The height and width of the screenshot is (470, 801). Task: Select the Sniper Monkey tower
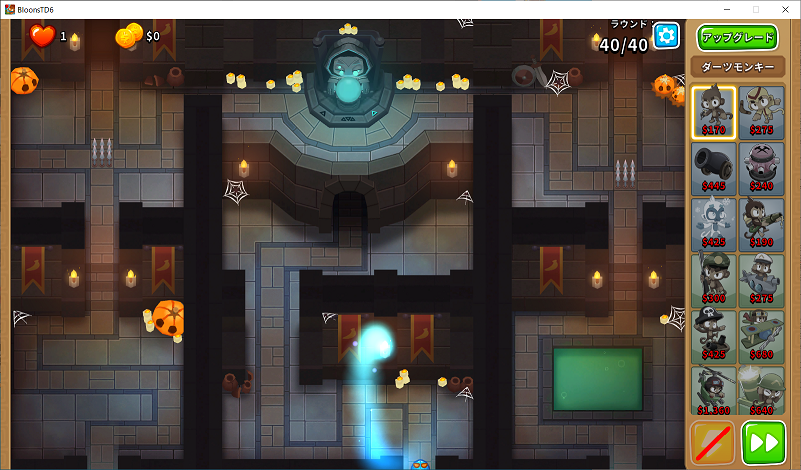(x=713, y=279)
